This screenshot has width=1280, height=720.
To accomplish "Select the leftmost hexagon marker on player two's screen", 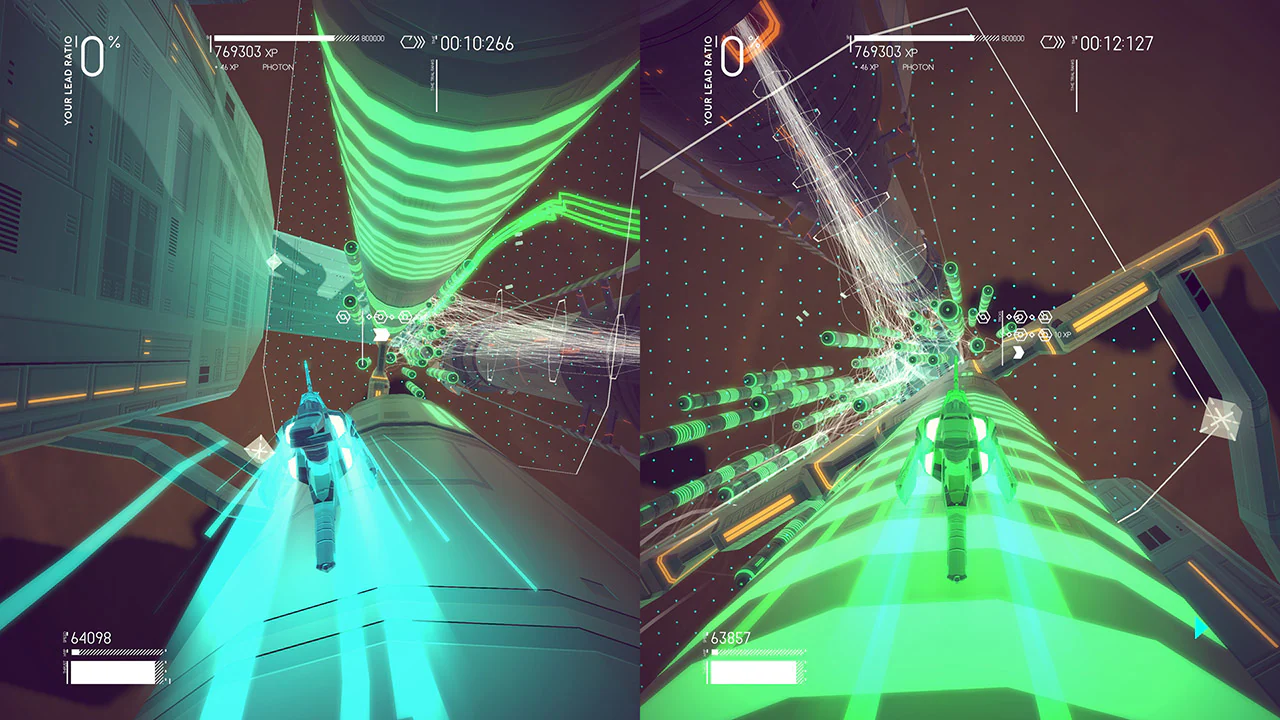I will point(983,316).
